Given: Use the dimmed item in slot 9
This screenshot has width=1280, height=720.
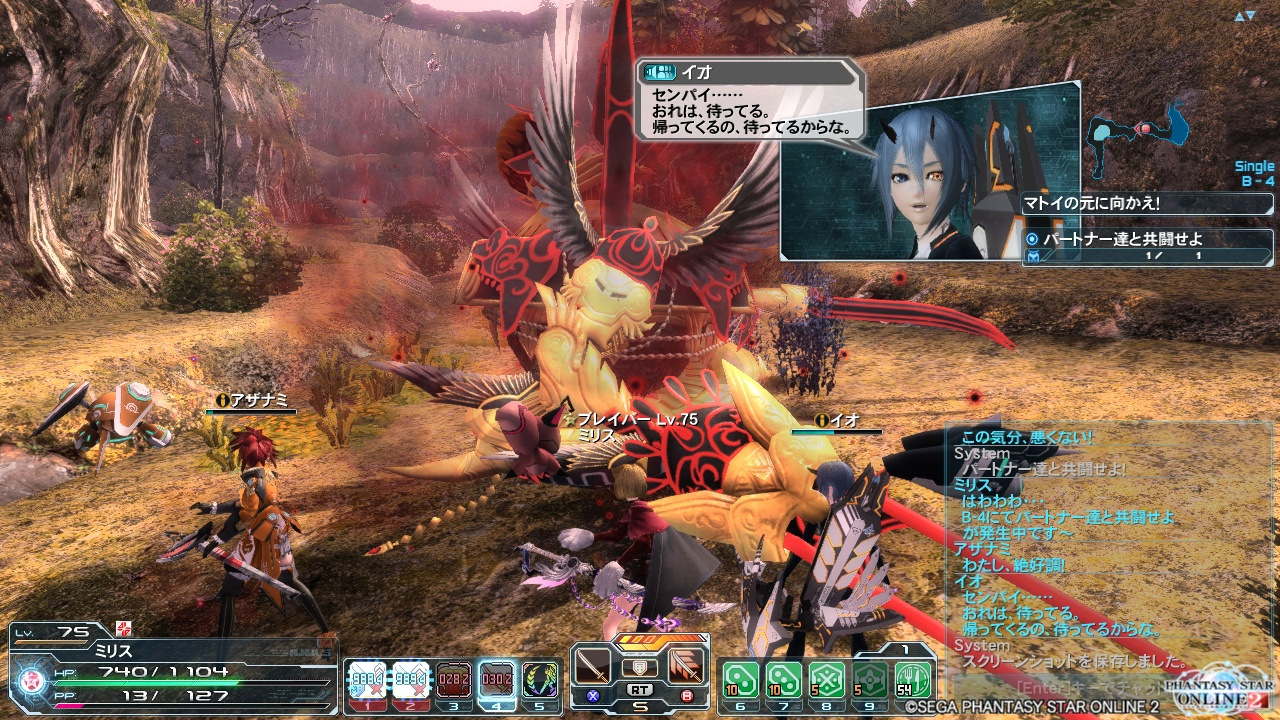Looking at the screenshot, I should coord(870,681).
